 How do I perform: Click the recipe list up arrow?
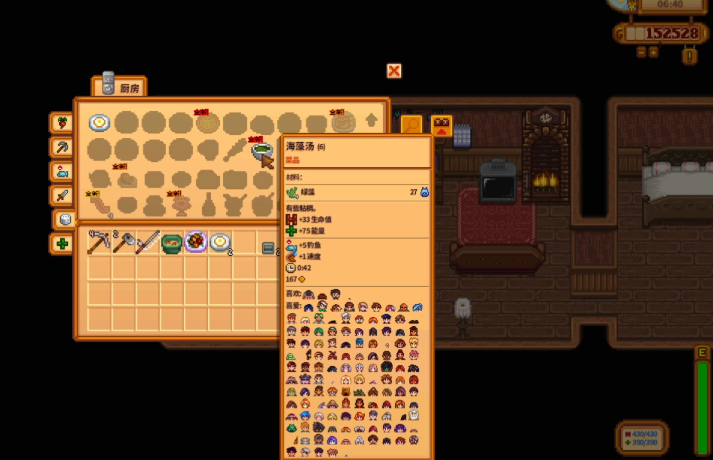(x=372, y=121)
